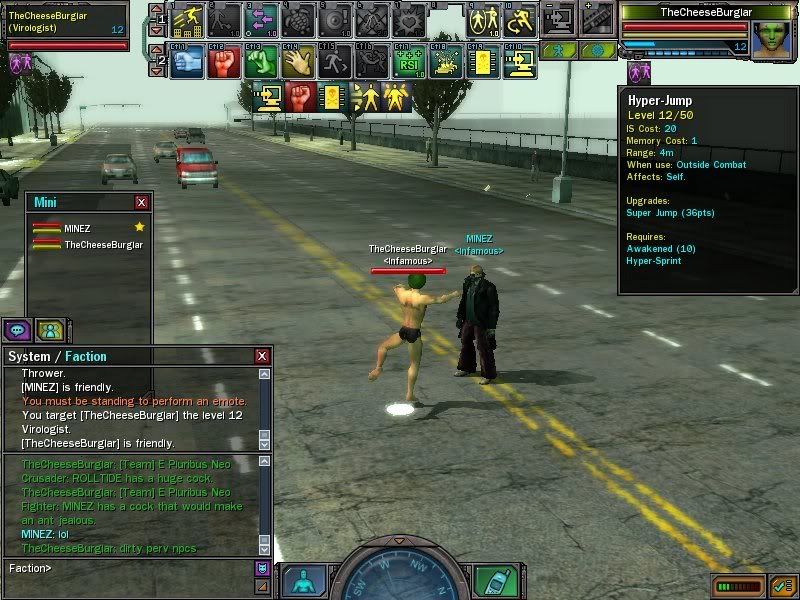Image resolution: width=800 pixels, height=600 pixels.
Task: Select MINEZ in the team list
Action: coord(76,228)
